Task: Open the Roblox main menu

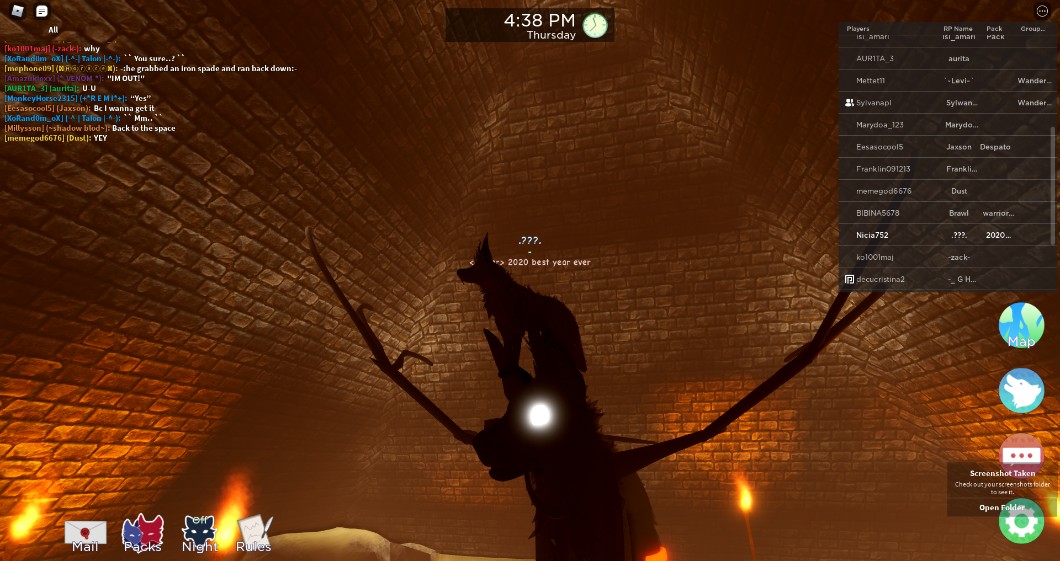Action: click(x=17, y=11)
